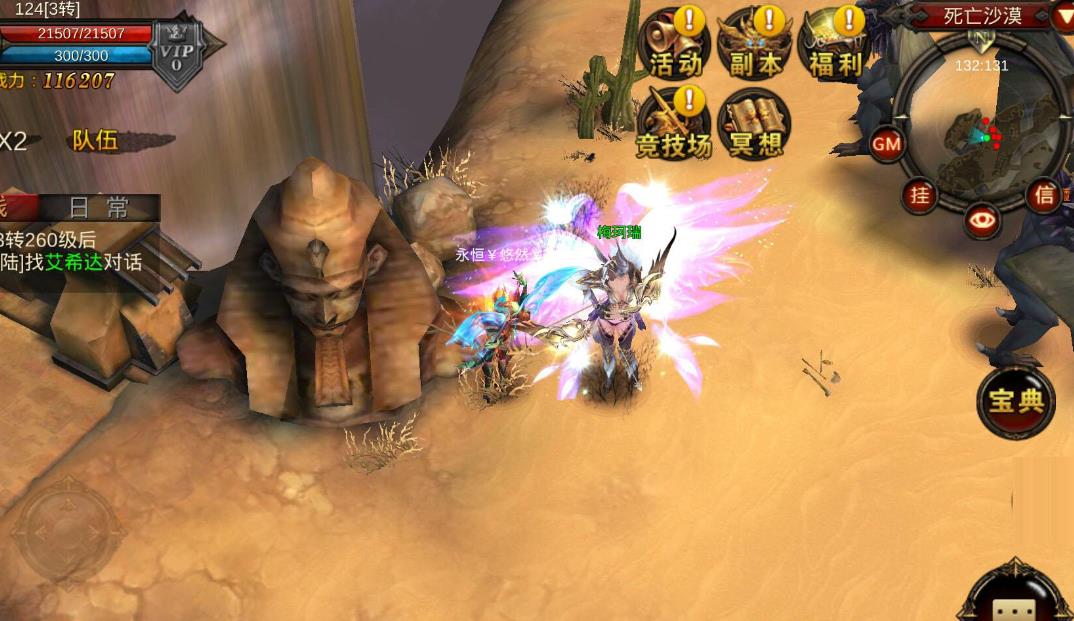Screen dimensions: 1074x621
Task: Start 冥想 (Meditation) via the book icon
Action: (755, 125)
